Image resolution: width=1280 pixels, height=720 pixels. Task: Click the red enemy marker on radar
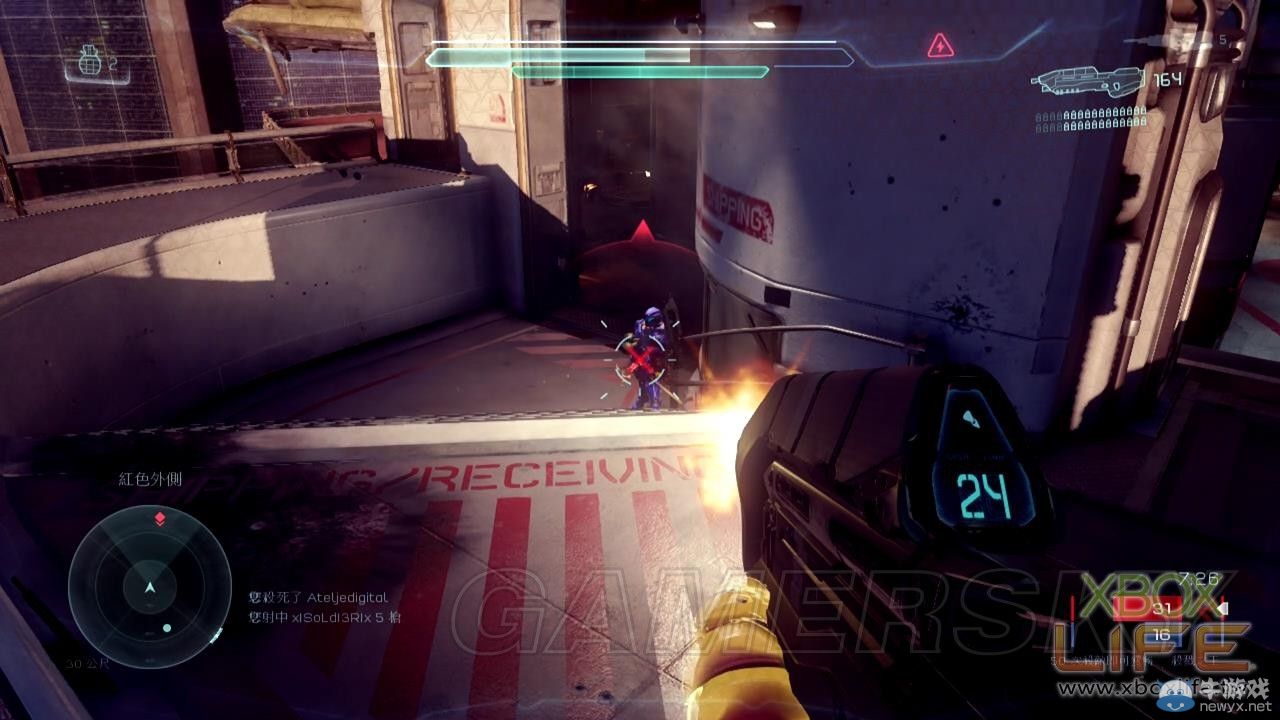point(159,519)
